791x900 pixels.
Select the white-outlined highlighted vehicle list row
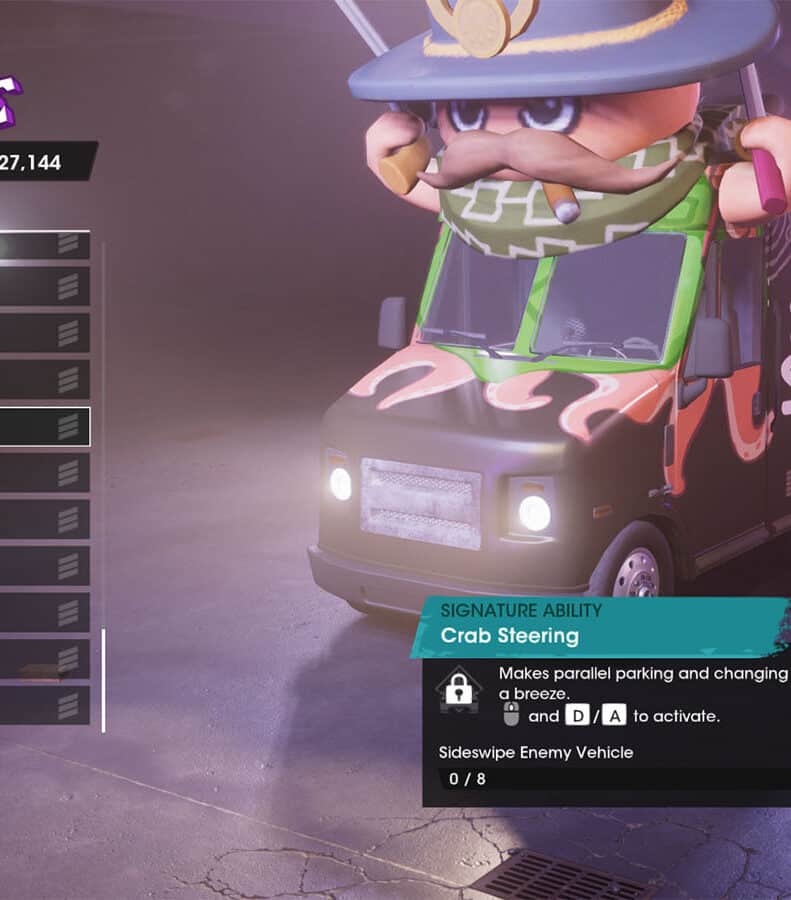(x=44, y=426)
